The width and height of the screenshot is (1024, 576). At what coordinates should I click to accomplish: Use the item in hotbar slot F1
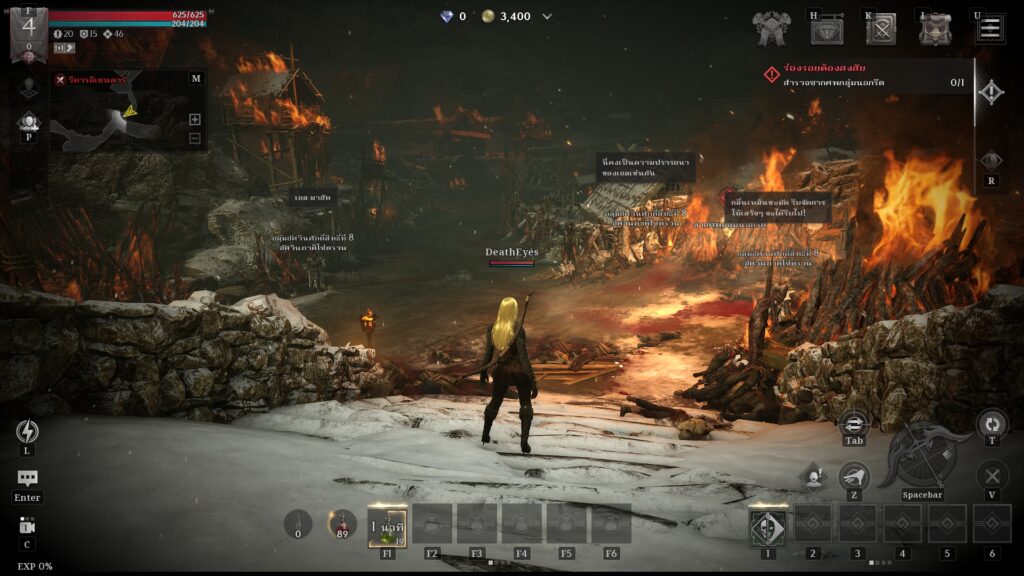(x=387, y=524)
